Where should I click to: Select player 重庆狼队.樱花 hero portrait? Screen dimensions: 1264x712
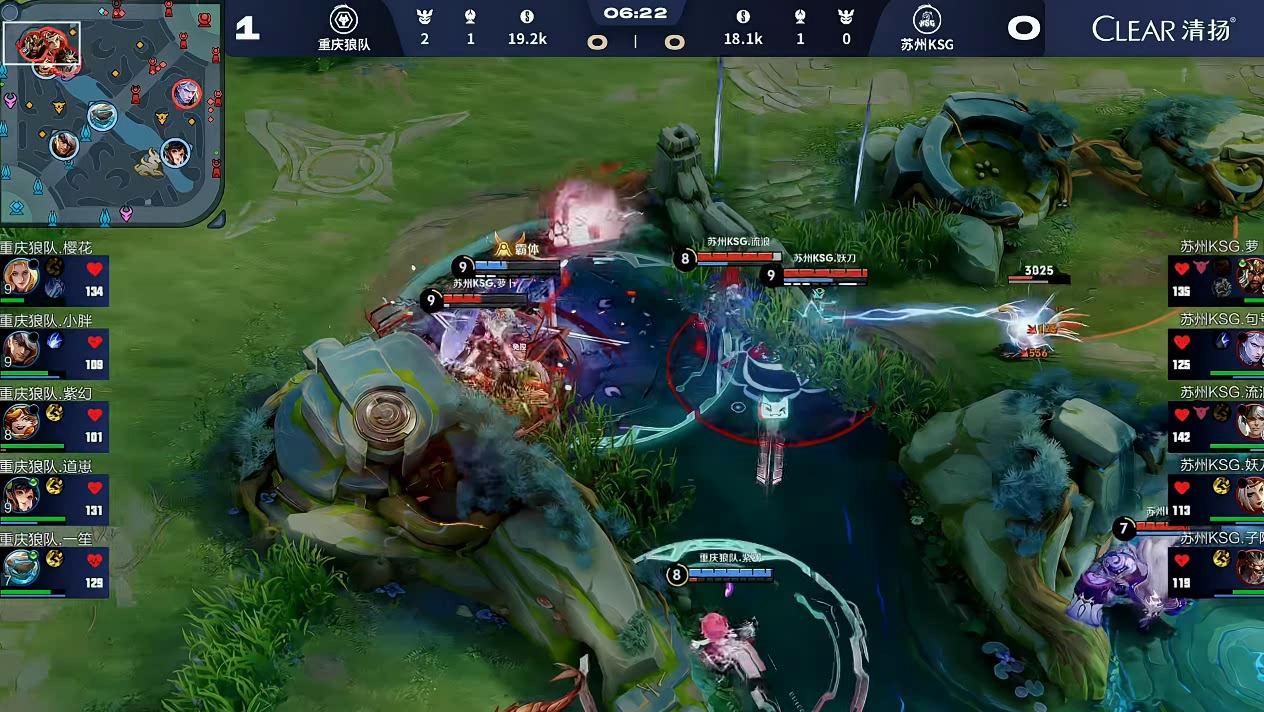pyautogui.click(x=20, y=276)
